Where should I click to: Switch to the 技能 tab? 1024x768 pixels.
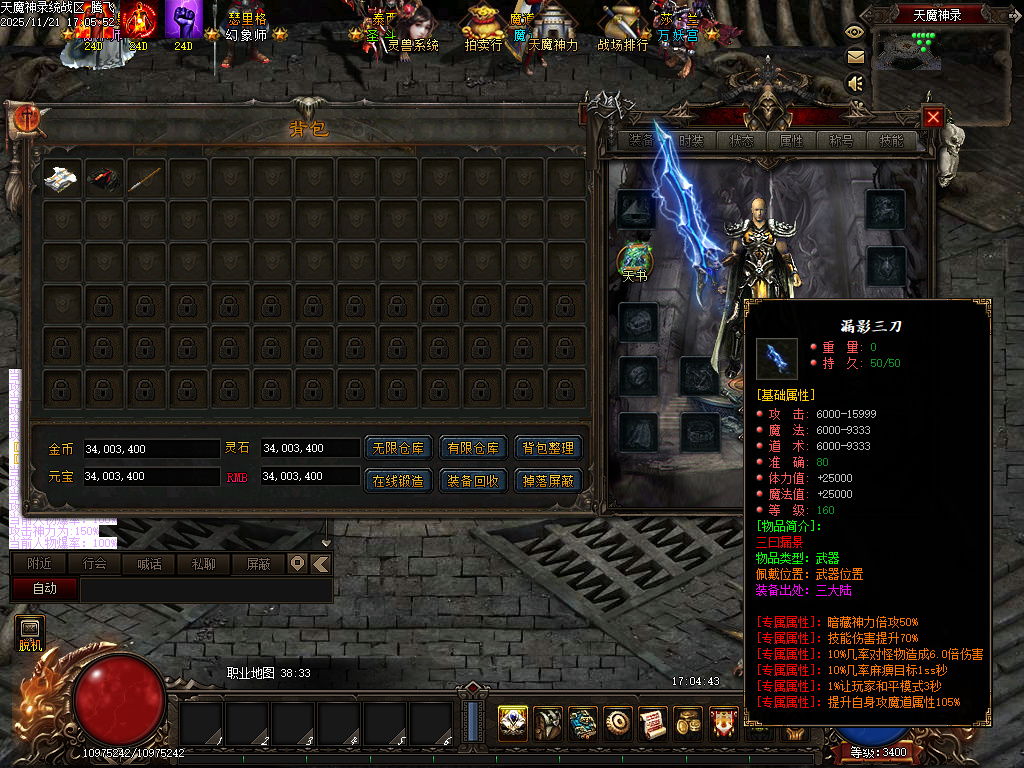(x=892, y=141)
